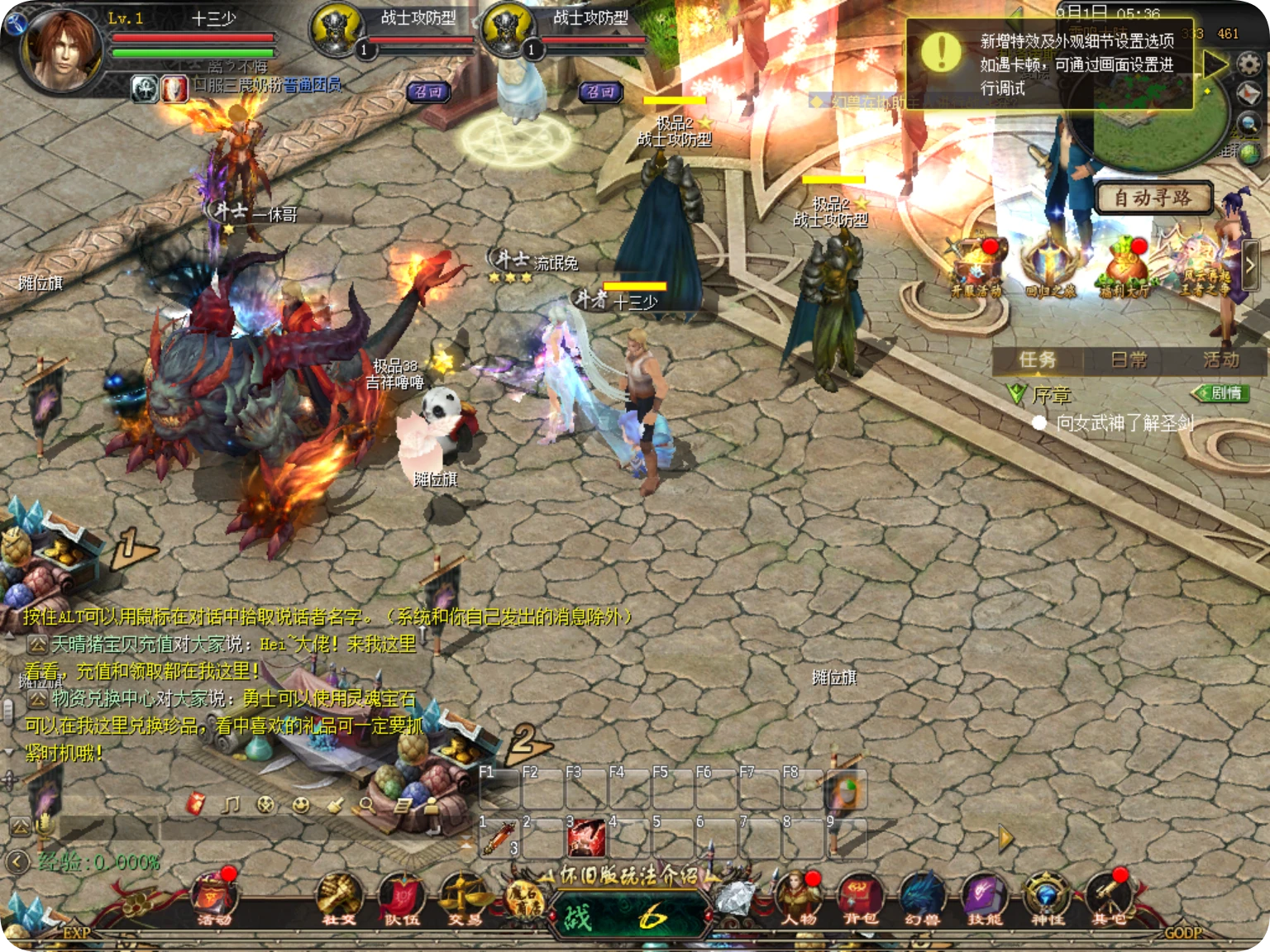Image resolution: width=1270 pixels, height=952 pixels.
Task: Click the 自动寻路 auto-pathfinding button
Action: coord(1153,198)
